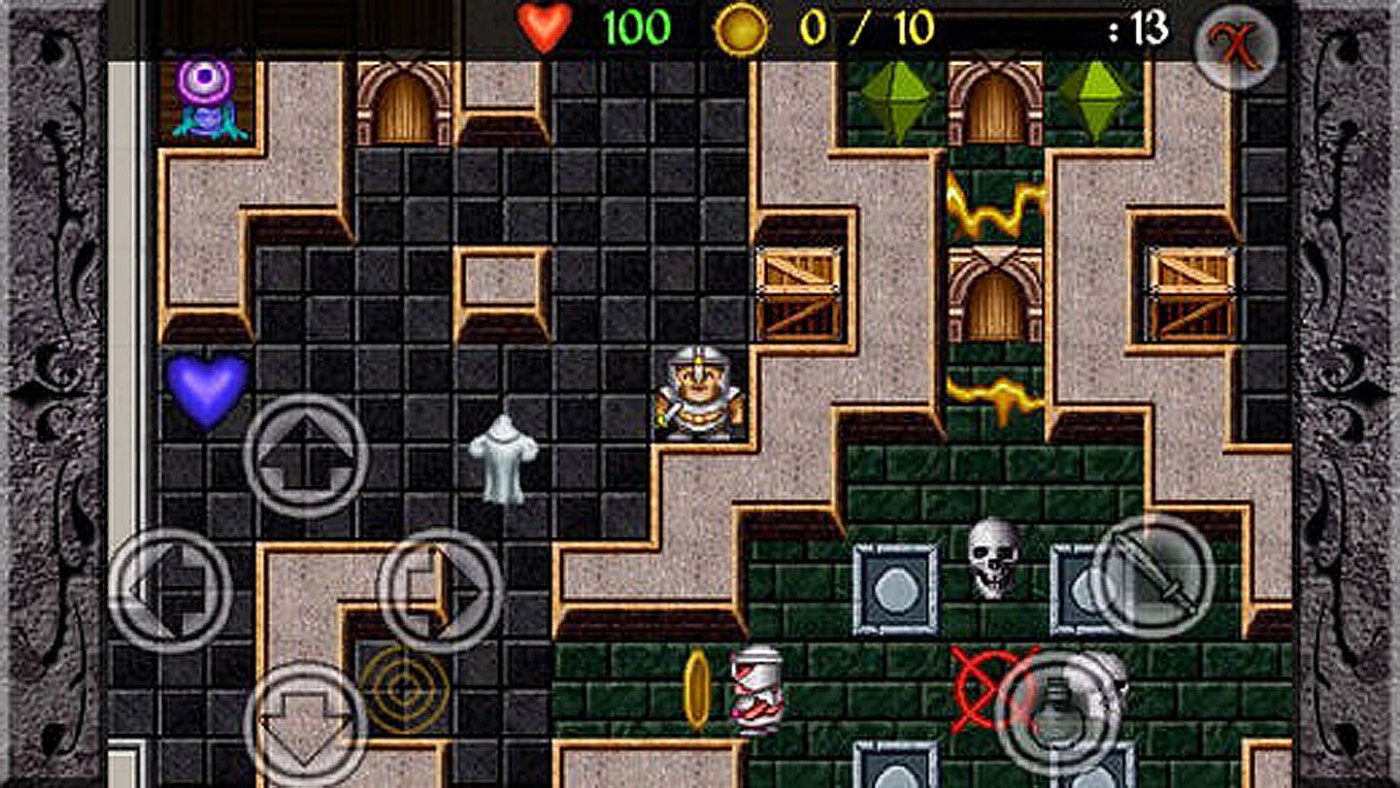Use the potion flask button

point(1057,710)
